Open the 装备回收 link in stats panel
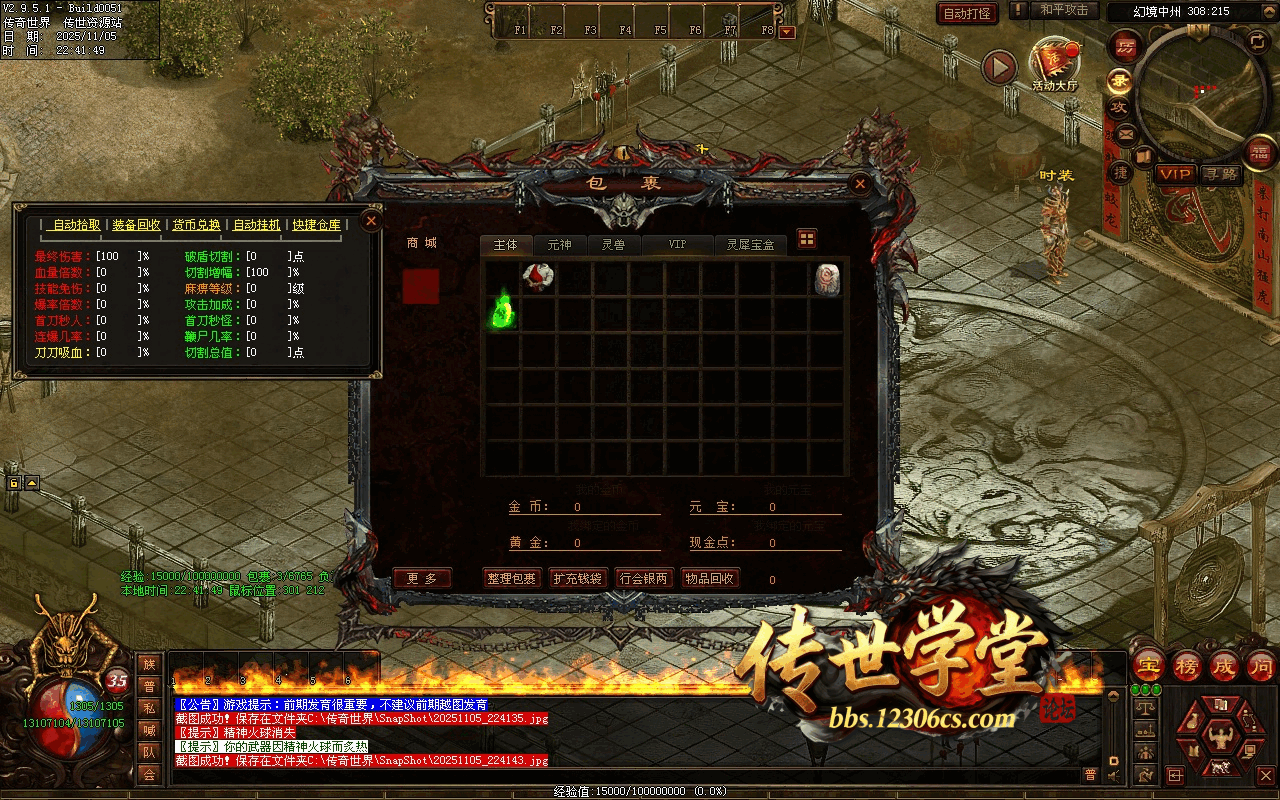 tap(136, 224)
